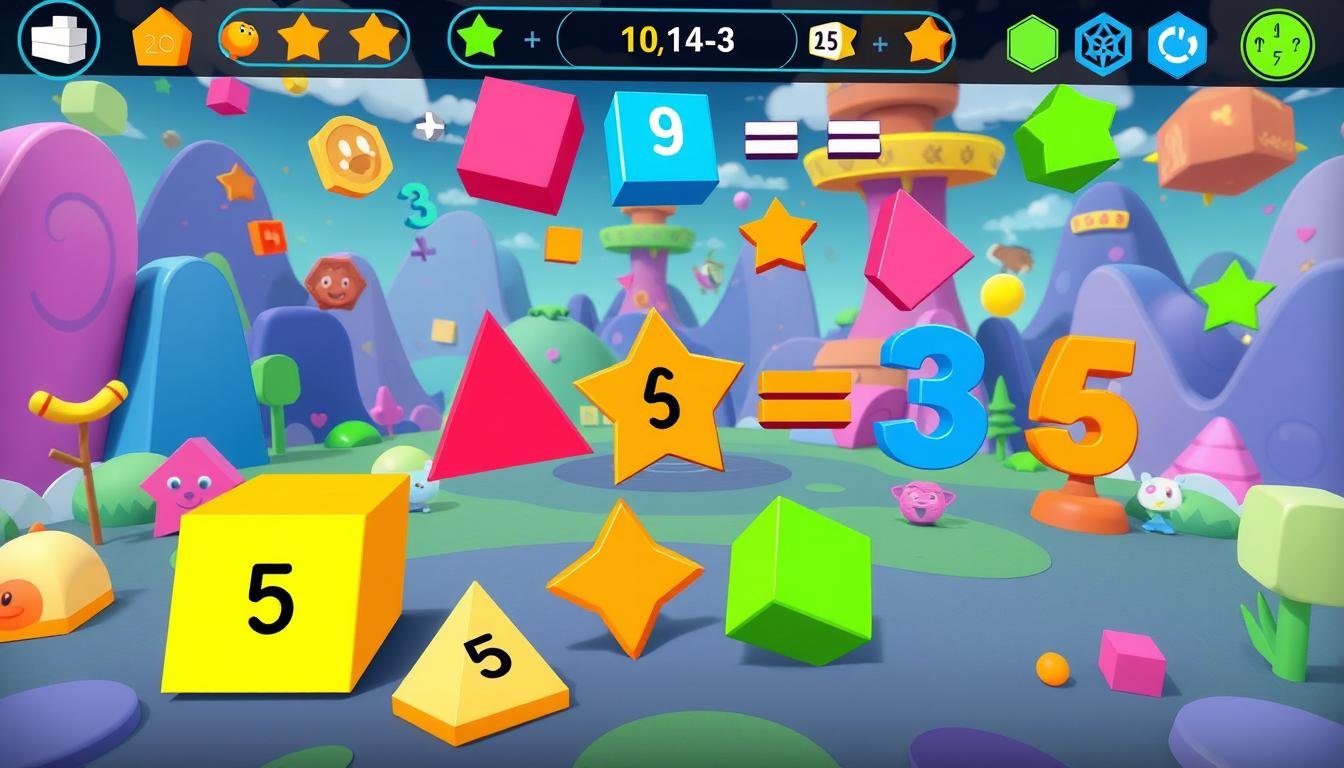Select the orange pentagon marked 20
1344x768 pixels.
pos(161,40)
